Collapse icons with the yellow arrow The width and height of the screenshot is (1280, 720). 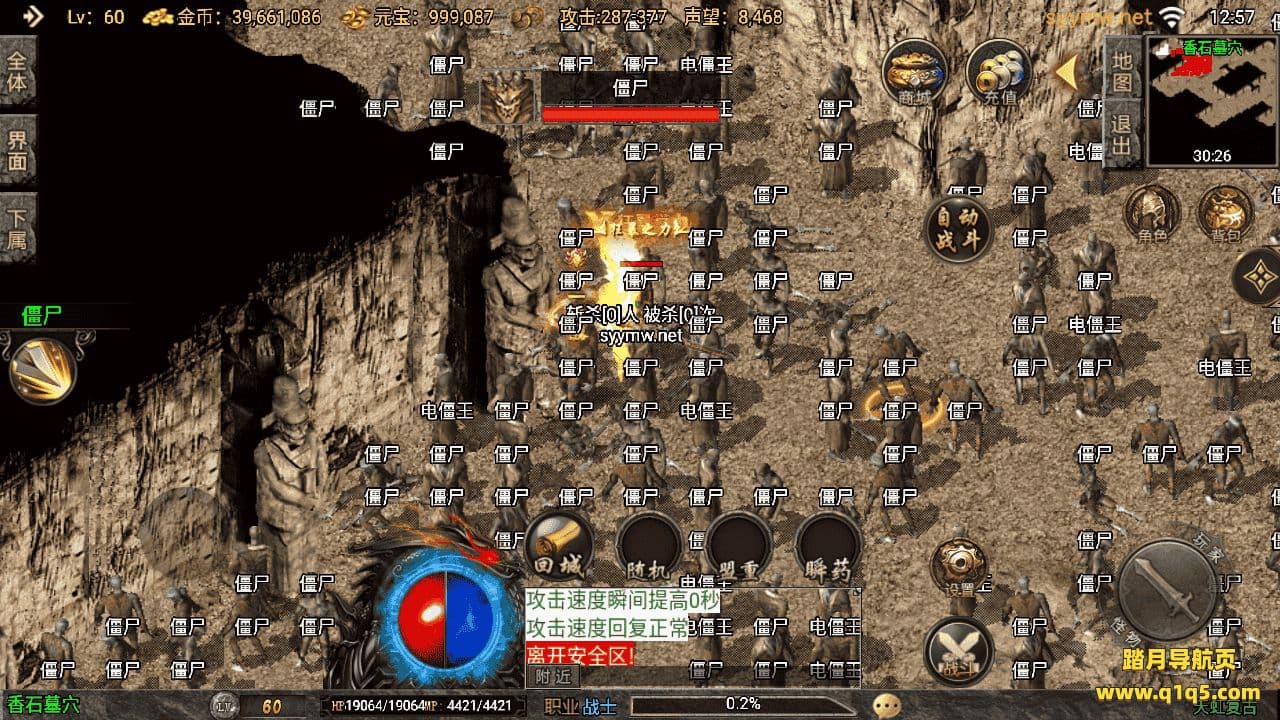(1067, 72)
